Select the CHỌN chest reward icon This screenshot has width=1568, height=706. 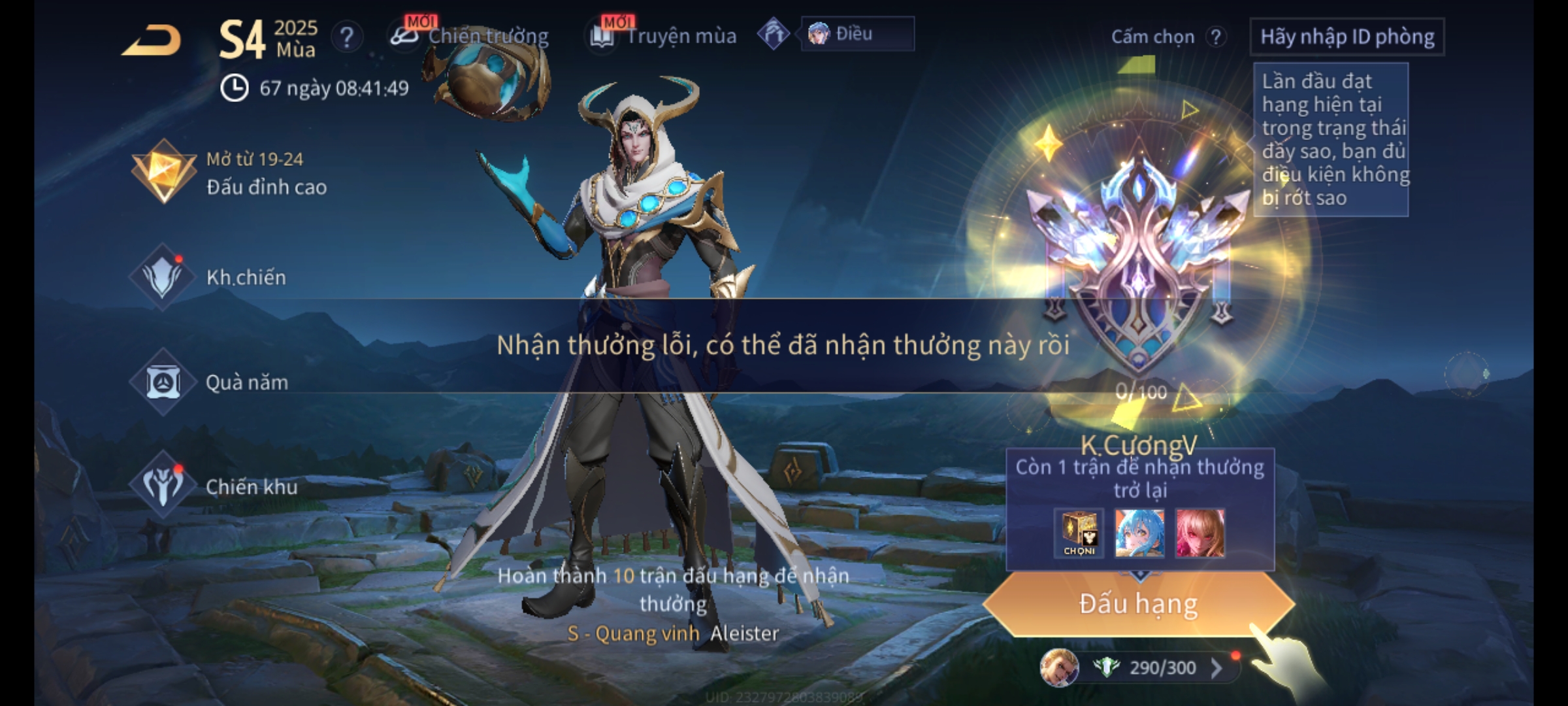(1079, 533)
